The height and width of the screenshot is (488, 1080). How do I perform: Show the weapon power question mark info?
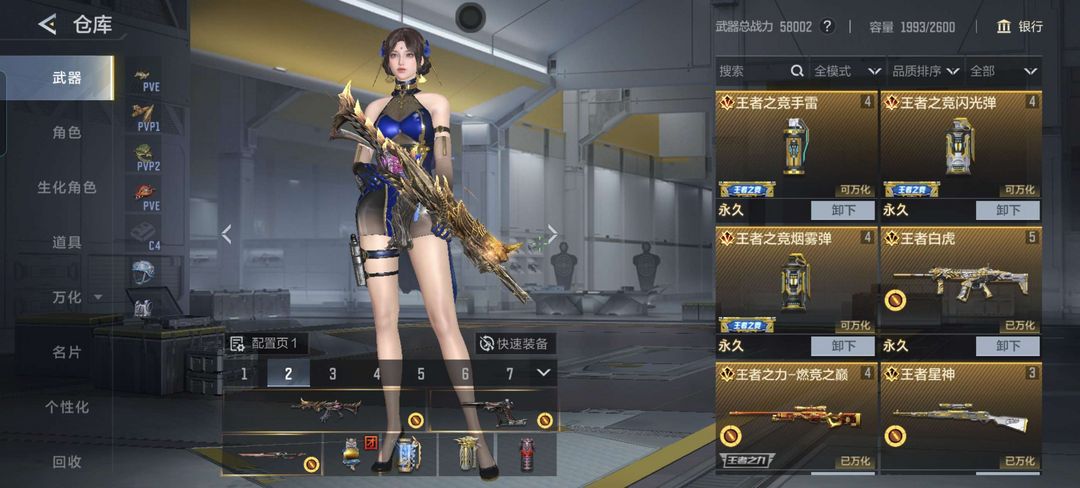click(827, 26)
